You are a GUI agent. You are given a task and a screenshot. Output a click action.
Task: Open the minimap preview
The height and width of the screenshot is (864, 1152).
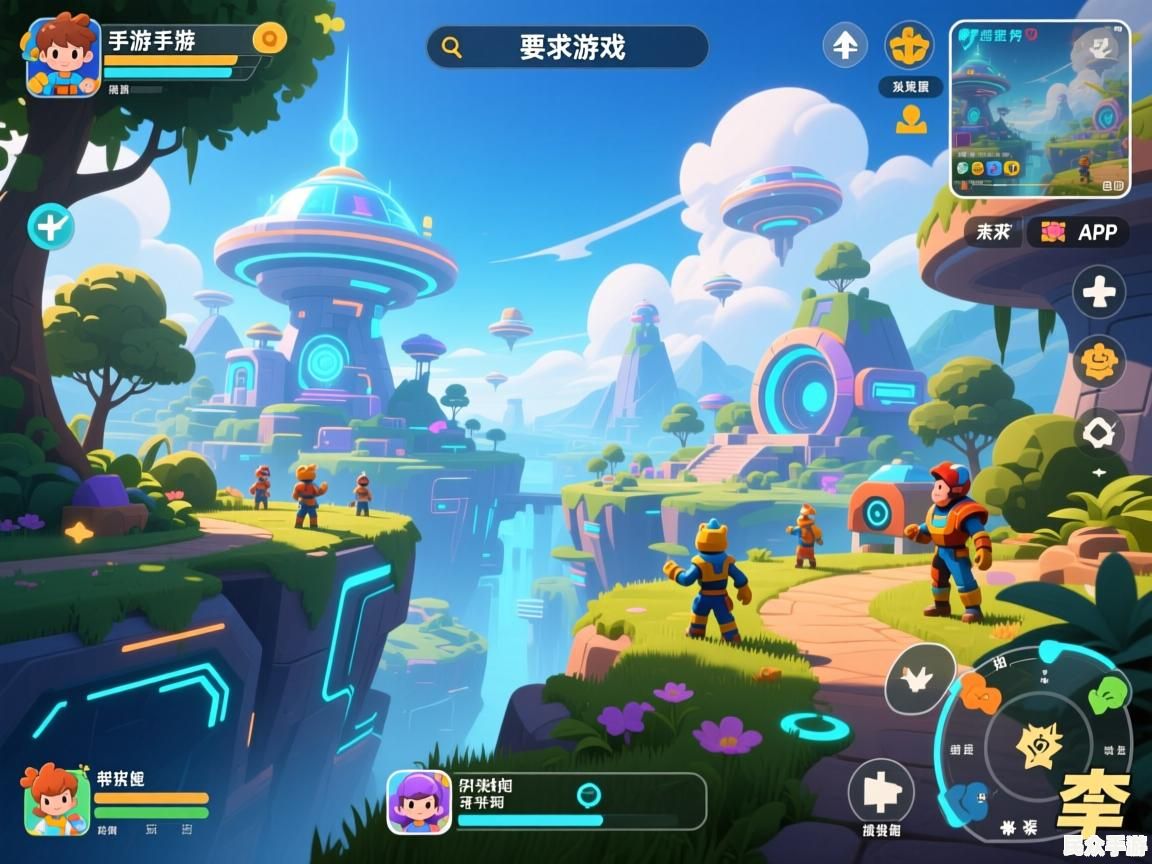pos(1039,108)
